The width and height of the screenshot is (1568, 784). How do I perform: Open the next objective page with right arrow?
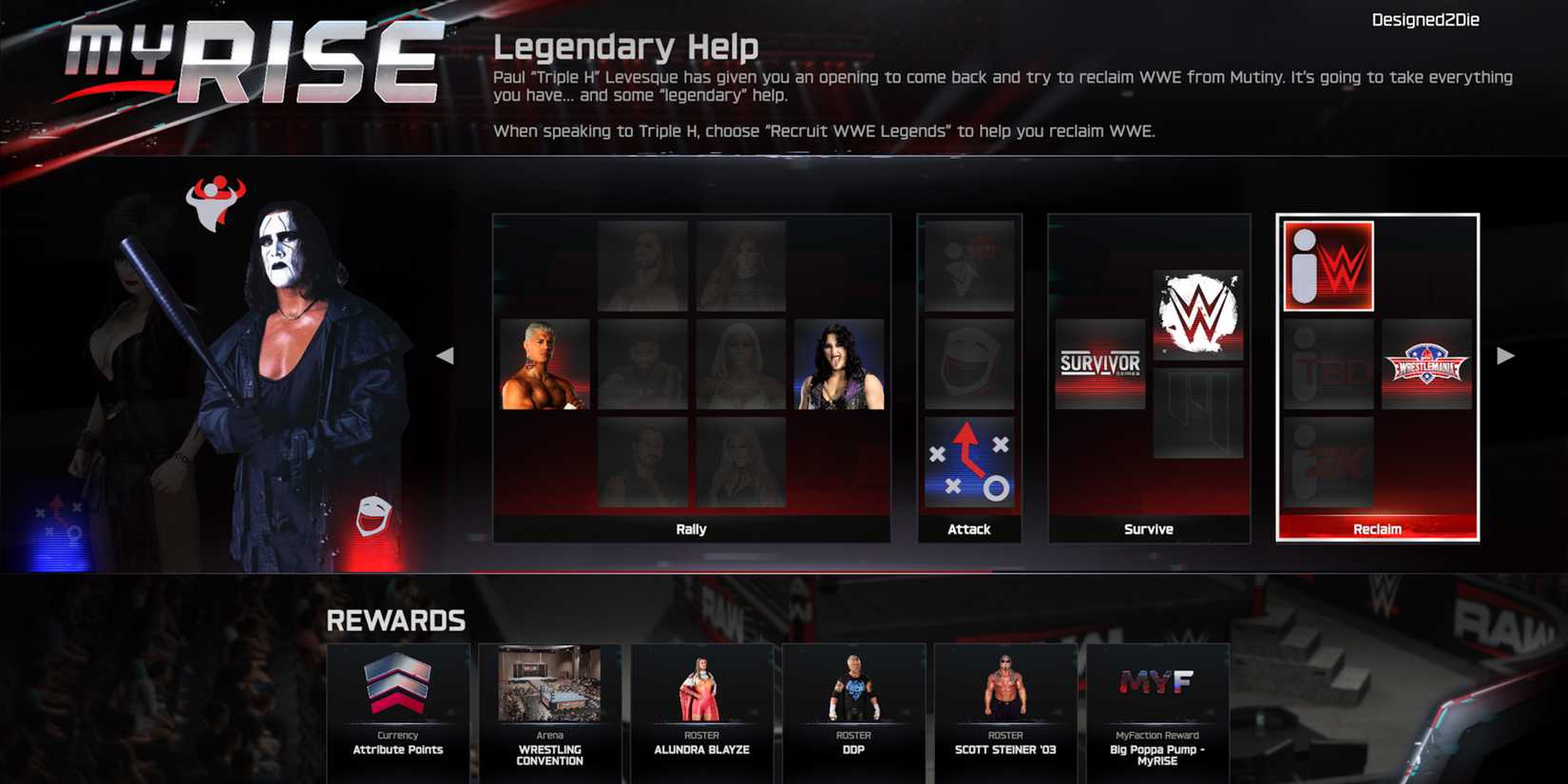click(1506, 354)
